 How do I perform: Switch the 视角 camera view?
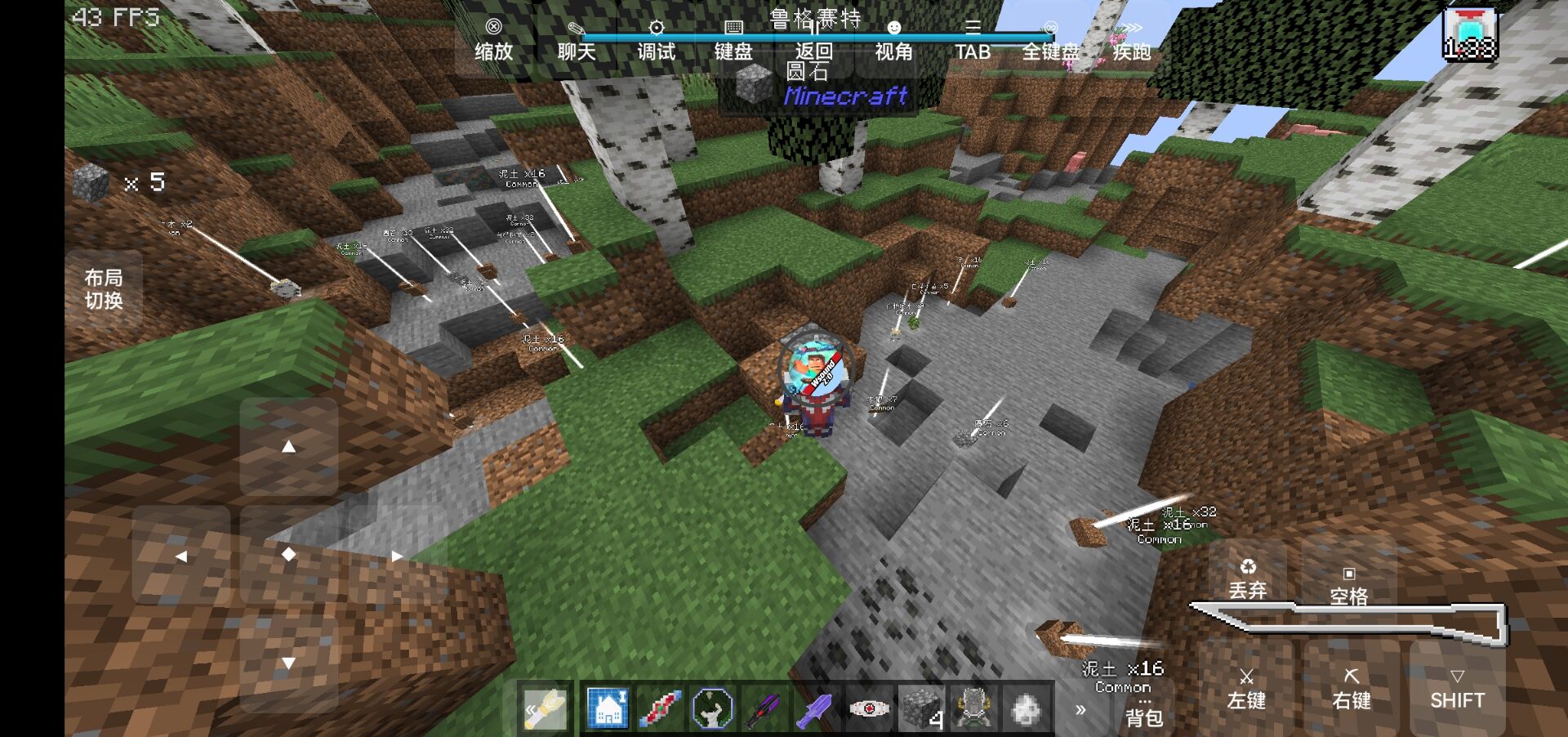point(893,42)
